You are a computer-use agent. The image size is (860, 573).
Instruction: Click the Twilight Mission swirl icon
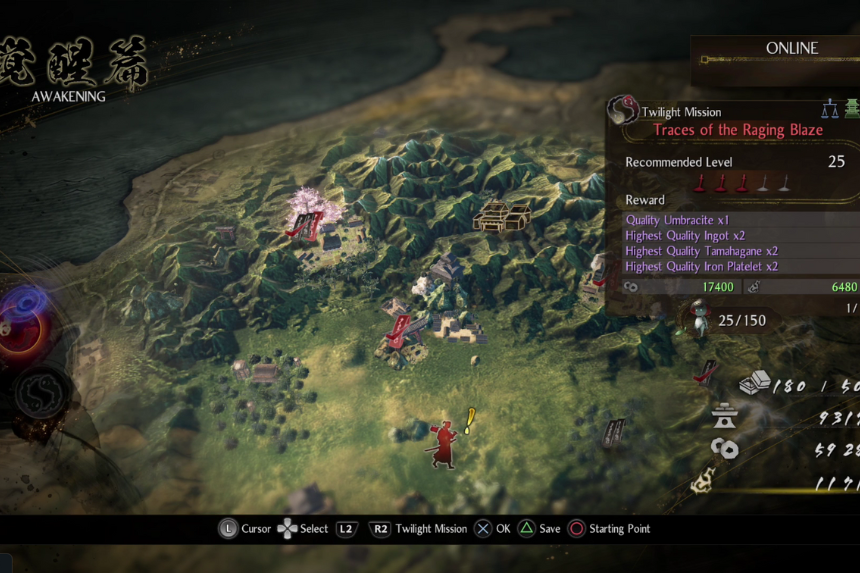(625, 111)
